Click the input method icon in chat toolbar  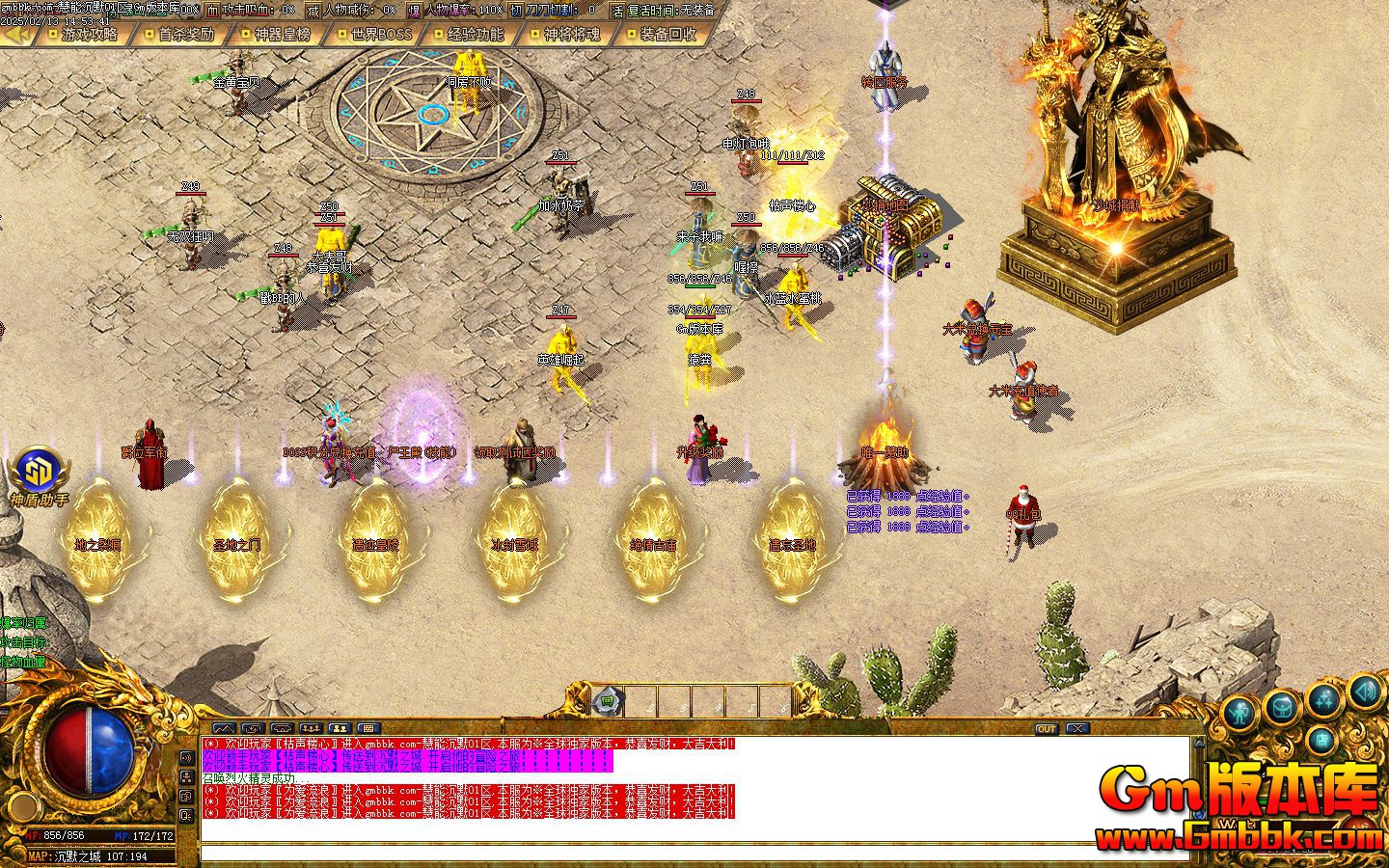tap(368, 728)
